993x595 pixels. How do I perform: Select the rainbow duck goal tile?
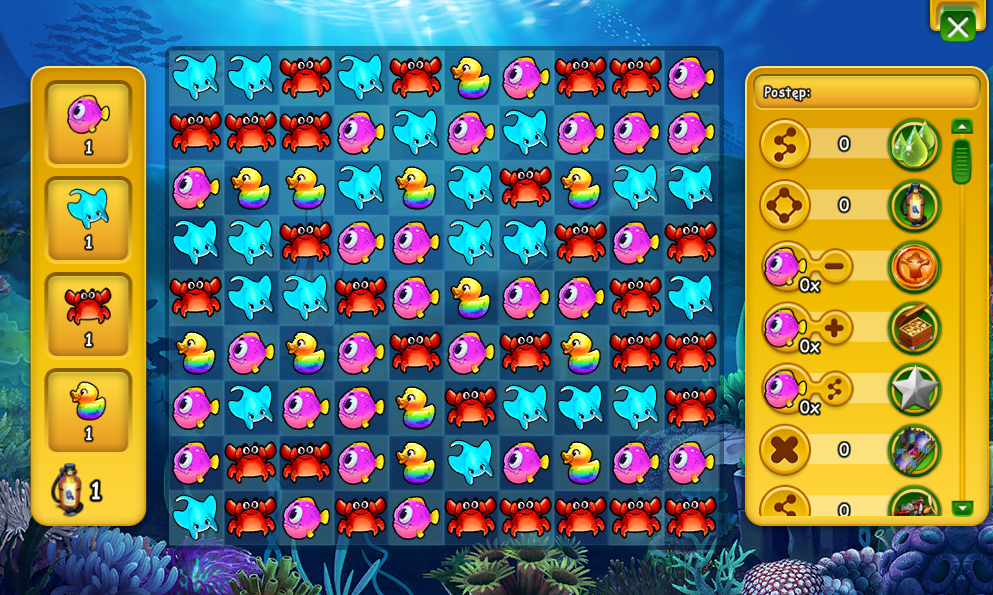coord(88,410)
